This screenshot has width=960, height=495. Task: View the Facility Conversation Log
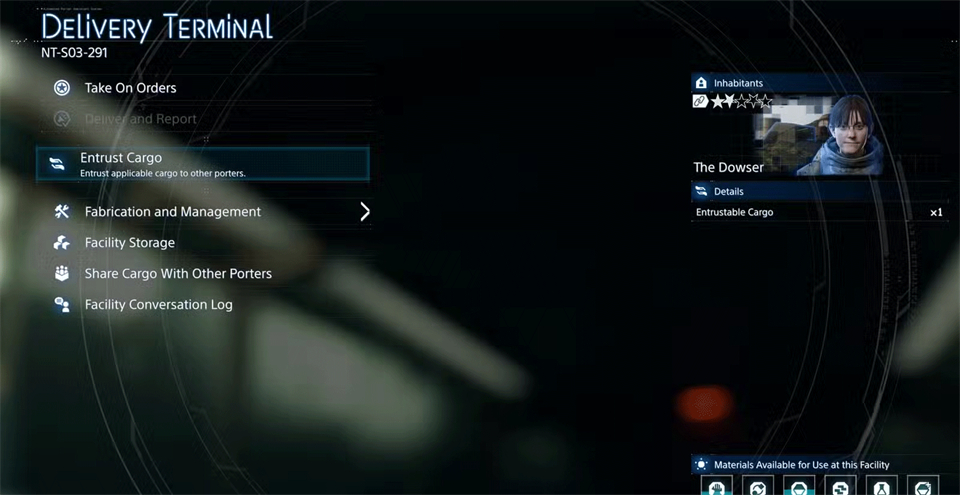point(158,305)
